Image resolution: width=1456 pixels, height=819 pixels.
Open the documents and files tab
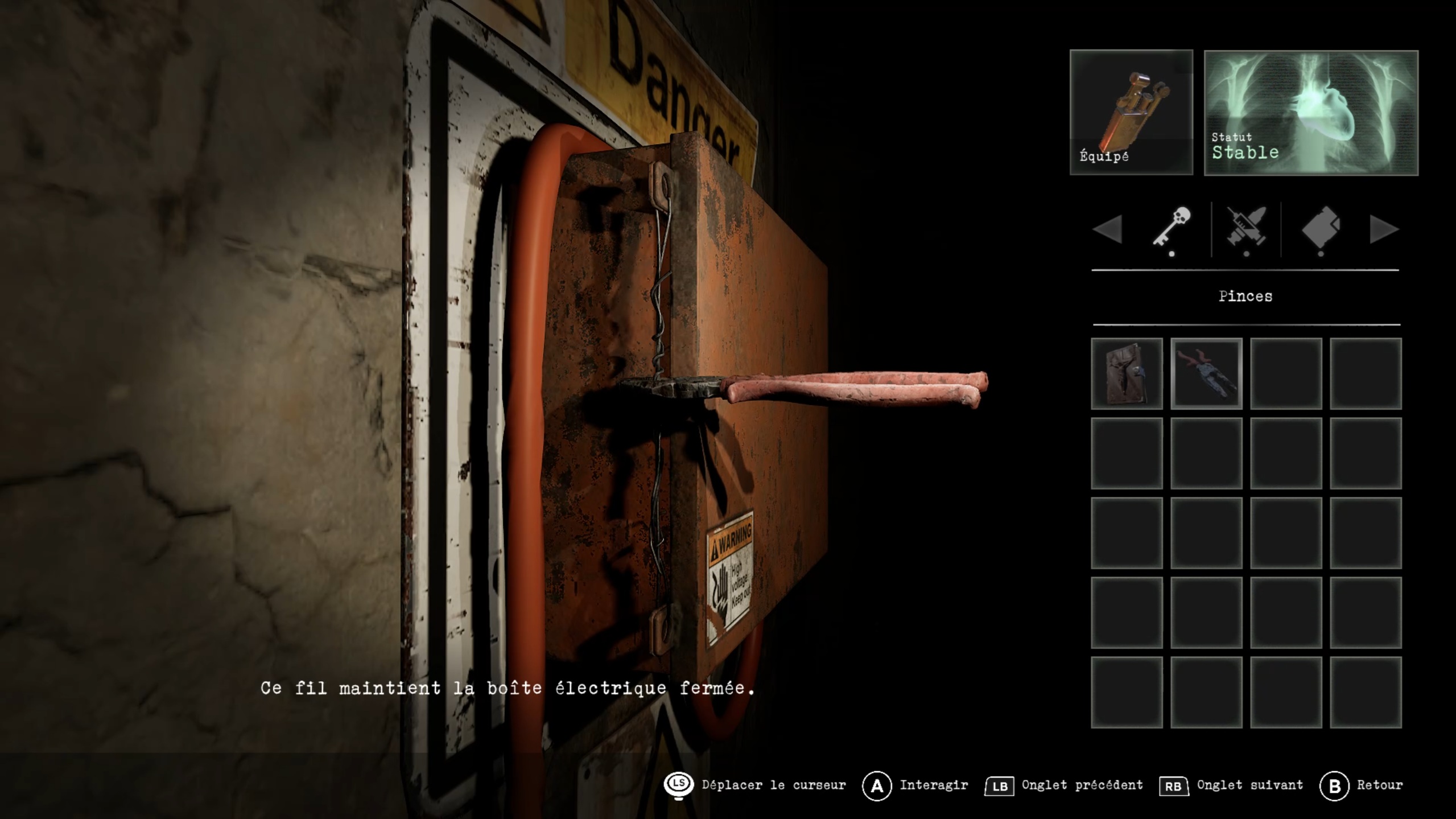click(x=1321, y=228)
